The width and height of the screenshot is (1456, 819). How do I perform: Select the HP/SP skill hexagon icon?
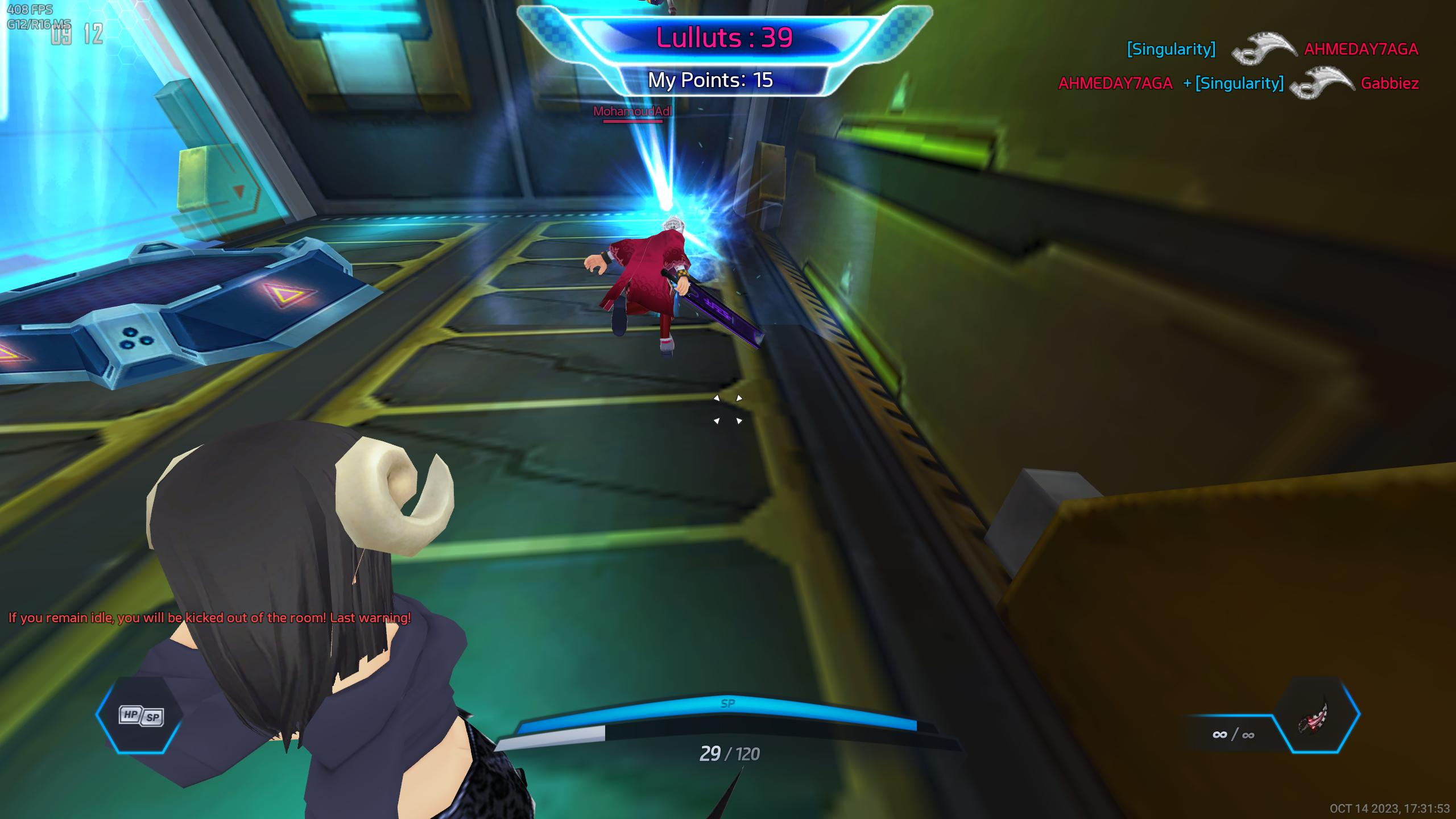pos(140,715)
